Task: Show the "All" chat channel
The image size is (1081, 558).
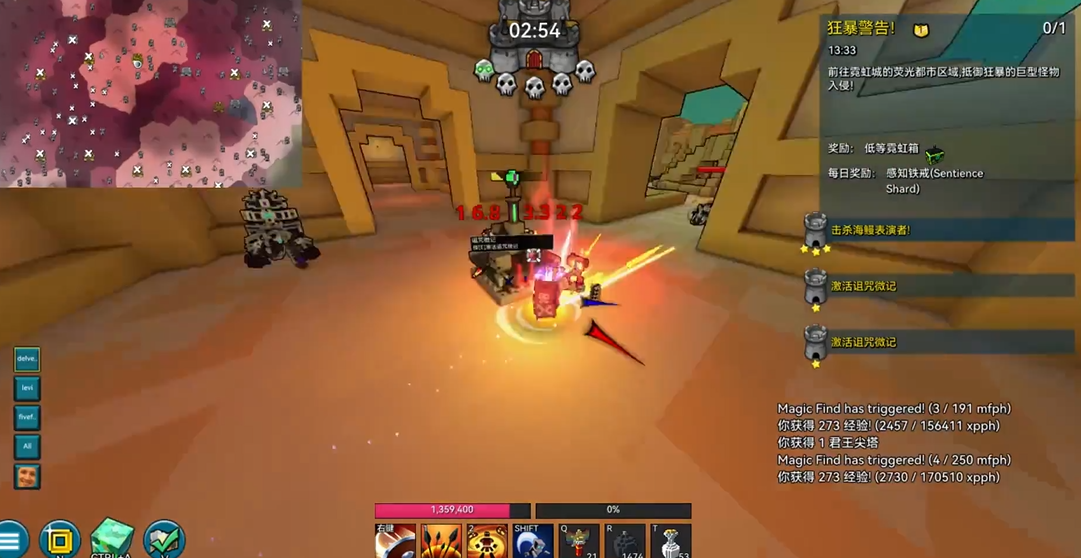Action: click(x=27, y=446)
